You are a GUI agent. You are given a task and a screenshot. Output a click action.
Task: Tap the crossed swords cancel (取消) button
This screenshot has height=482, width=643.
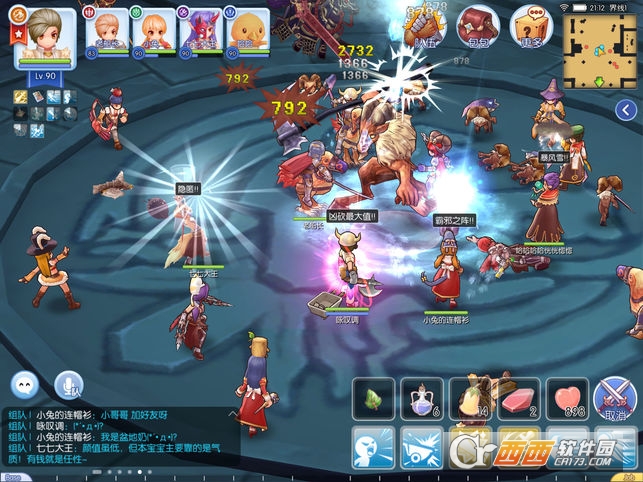point(615,398)
